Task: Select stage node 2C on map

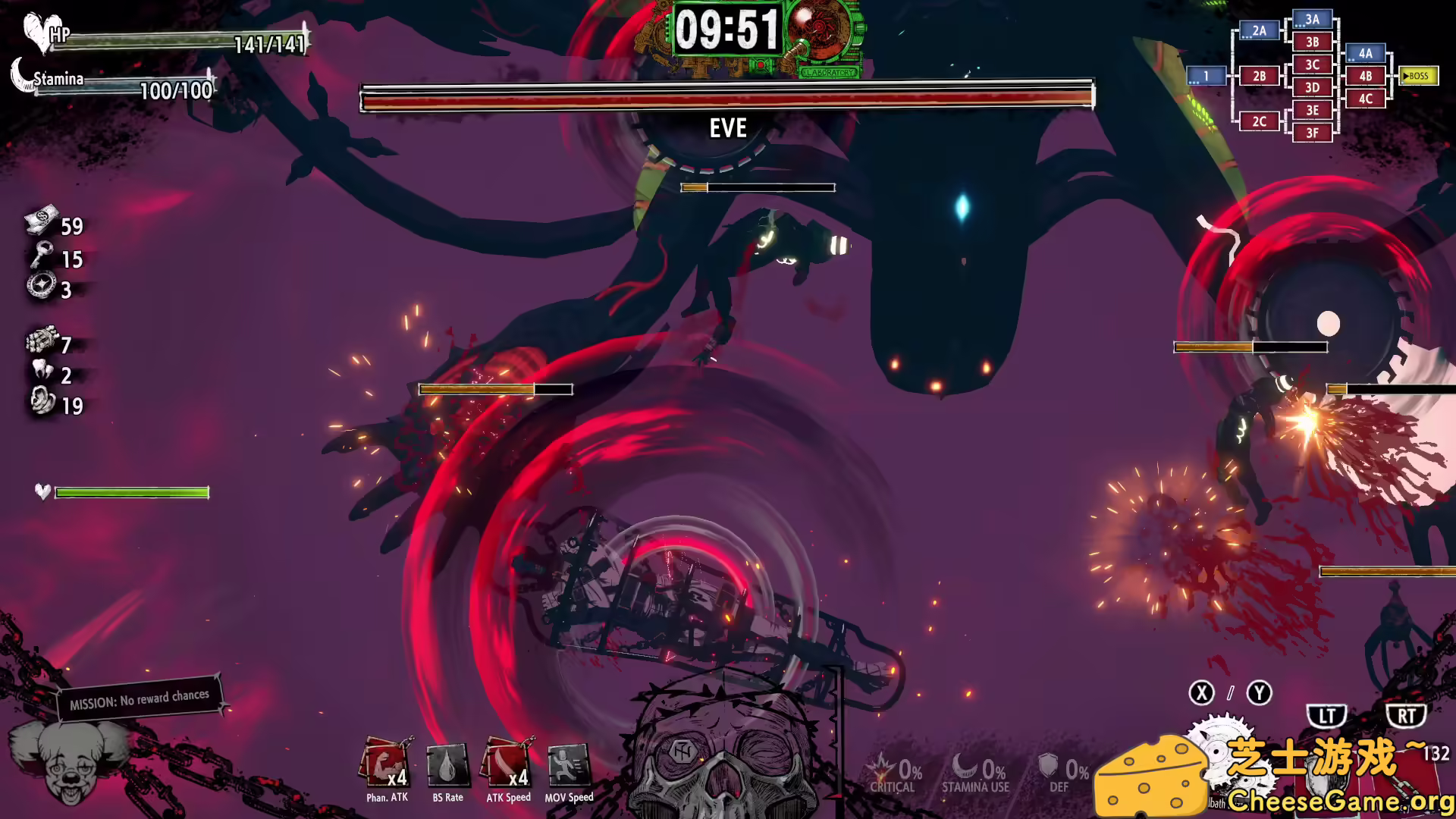Action: pyautogui.click(x=1260, y=121)
